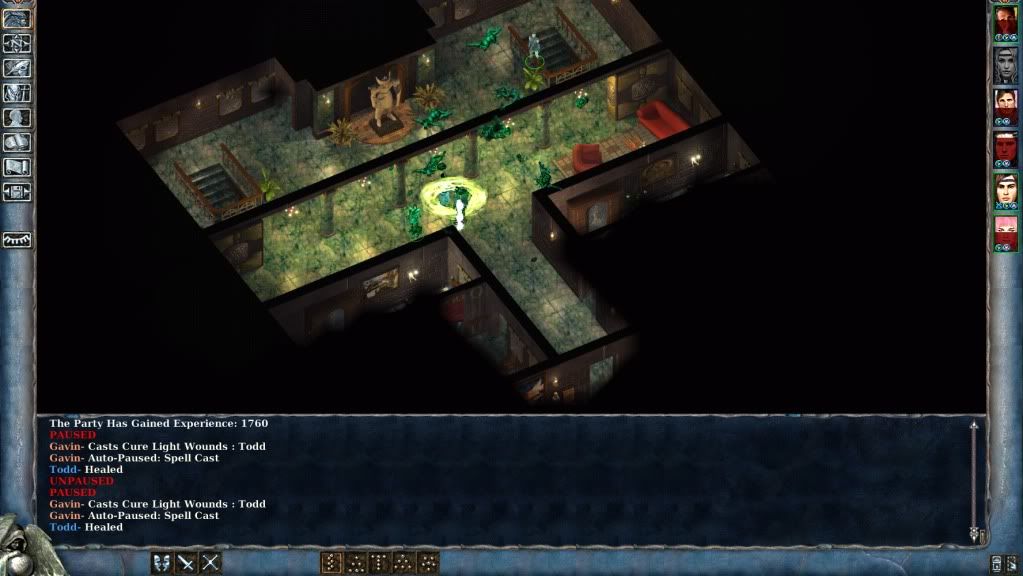Click the message log's scroll-down arrow

pyautogui.click(x=973, y=535)
